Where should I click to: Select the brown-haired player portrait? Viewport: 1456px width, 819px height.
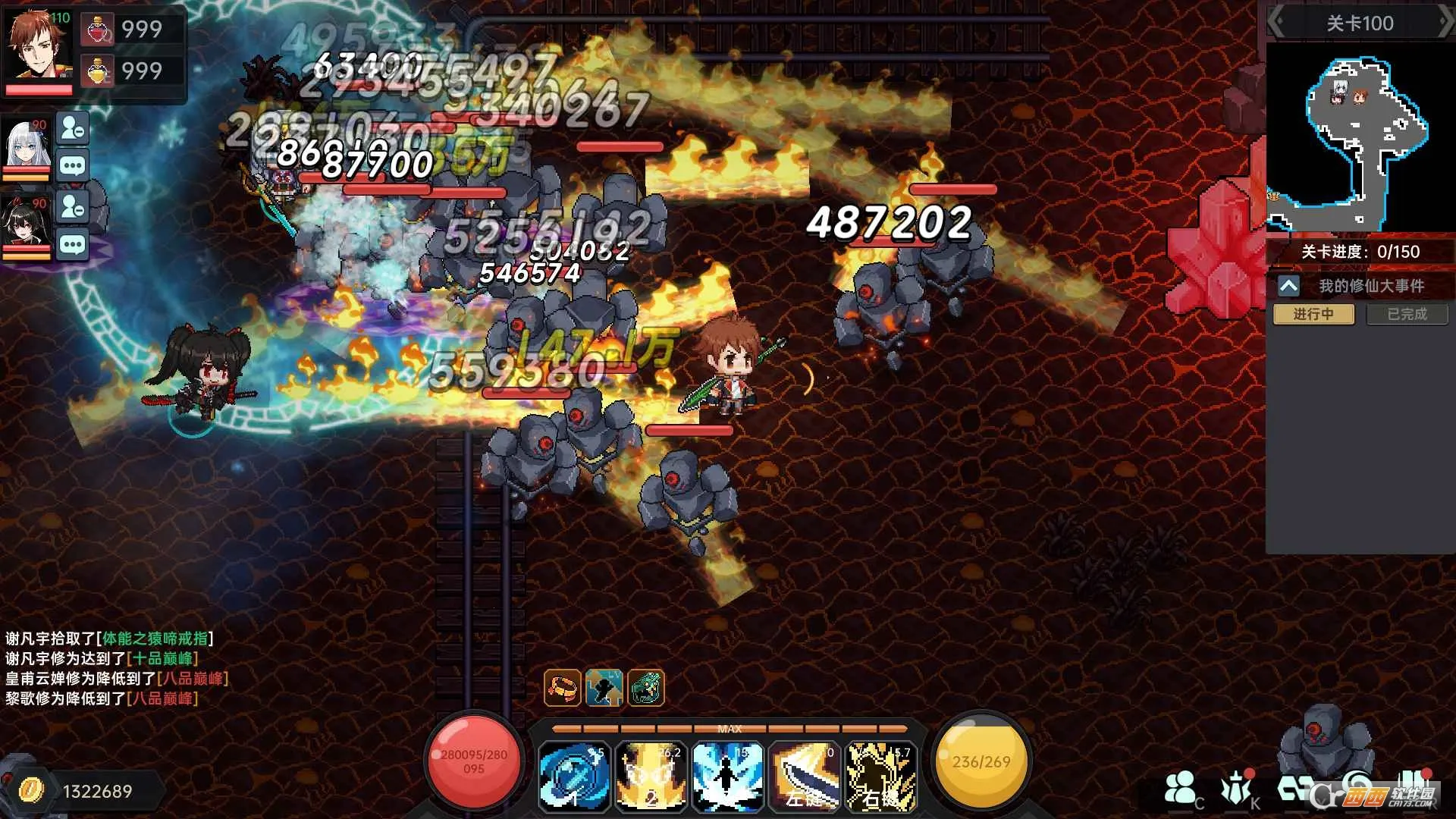39,45
